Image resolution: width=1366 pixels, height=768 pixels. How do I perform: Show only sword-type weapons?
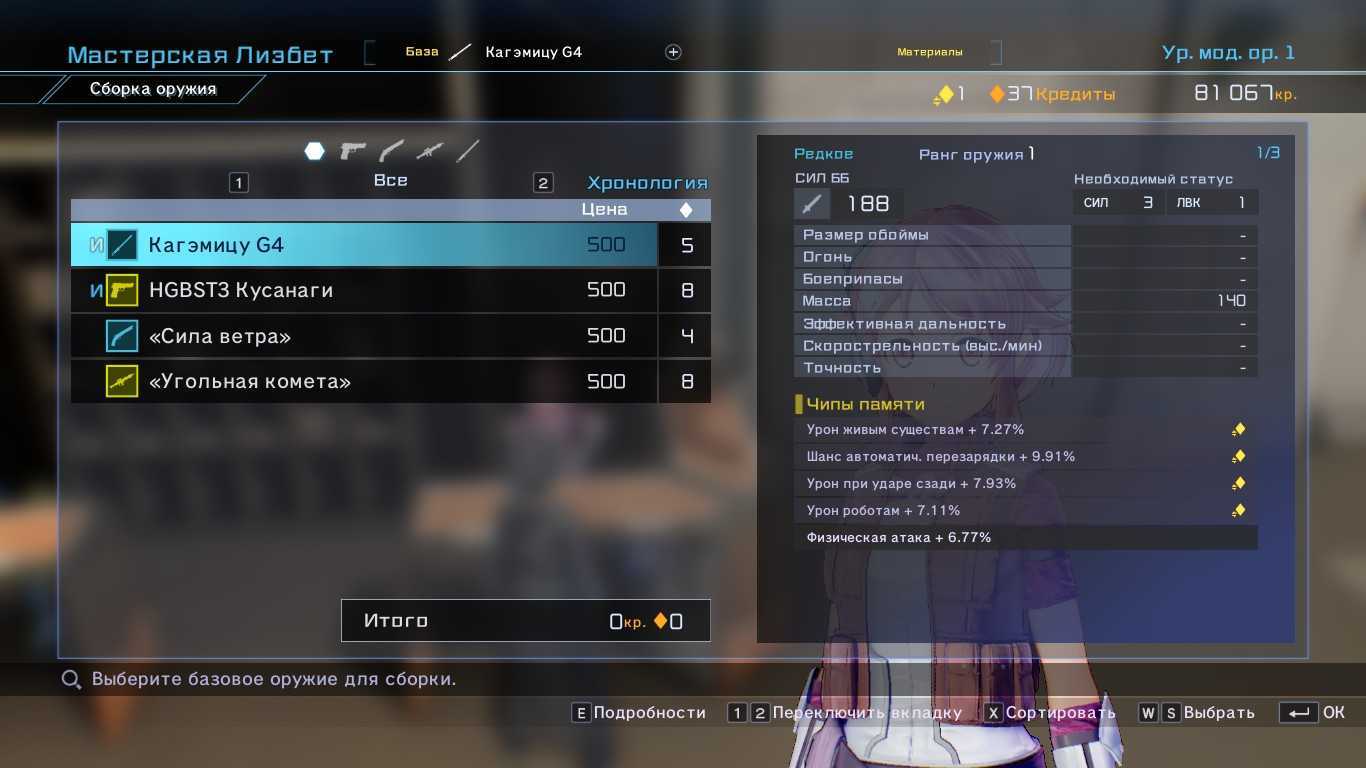[x=467, y=151]
